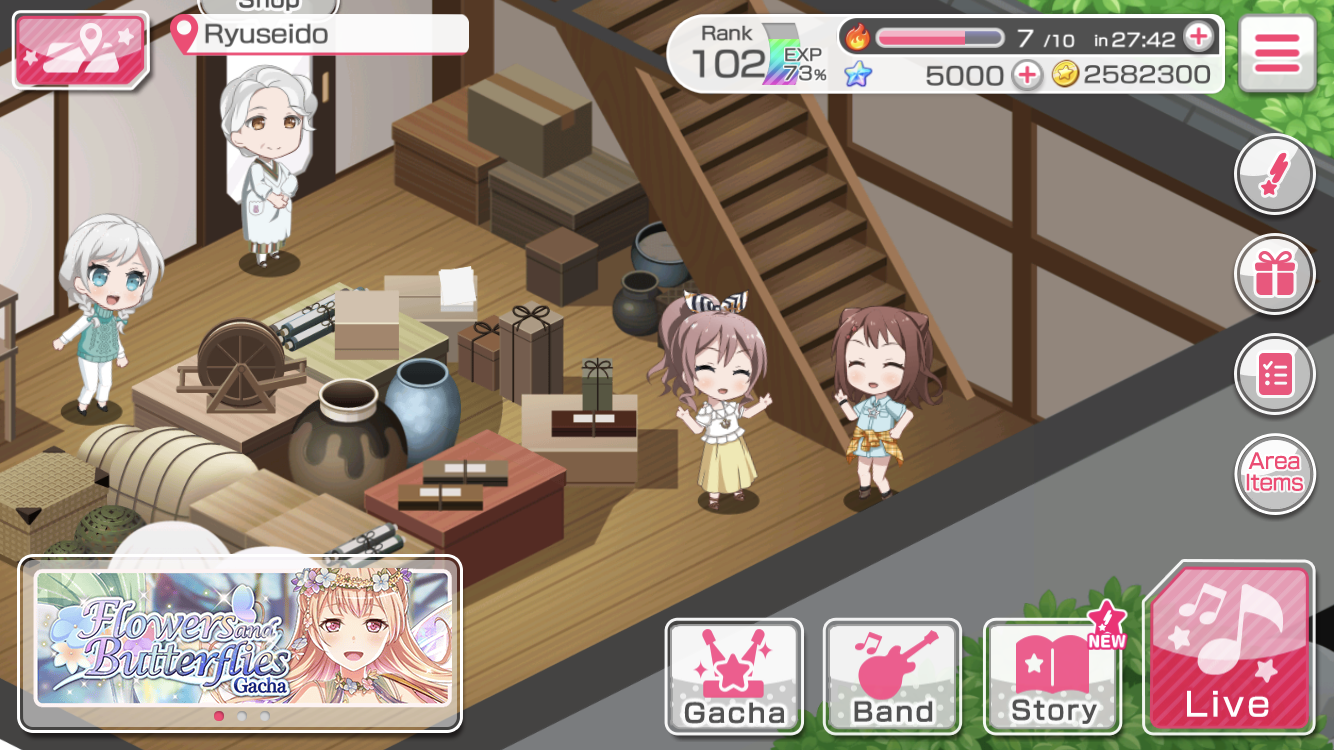
Task: Open the area map button
Action: pos(80,50)
